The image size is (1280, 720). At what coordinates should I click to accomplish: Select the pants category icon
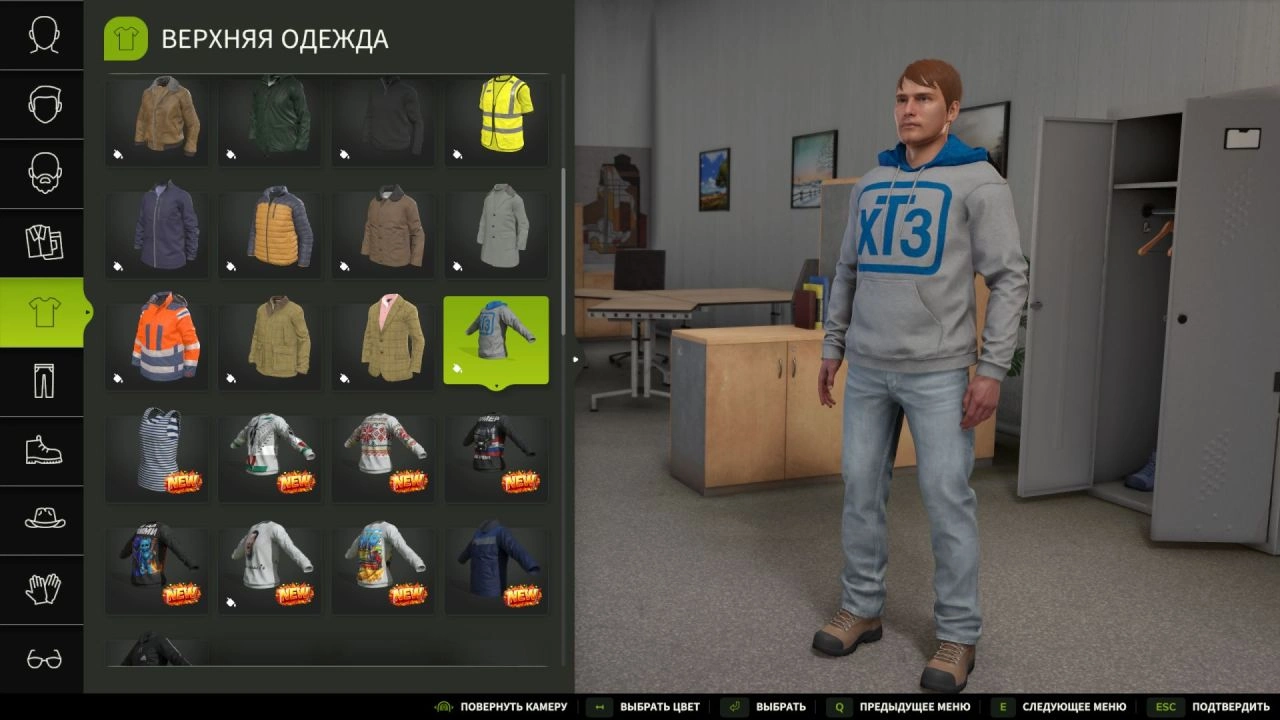(x=42, y=381)
